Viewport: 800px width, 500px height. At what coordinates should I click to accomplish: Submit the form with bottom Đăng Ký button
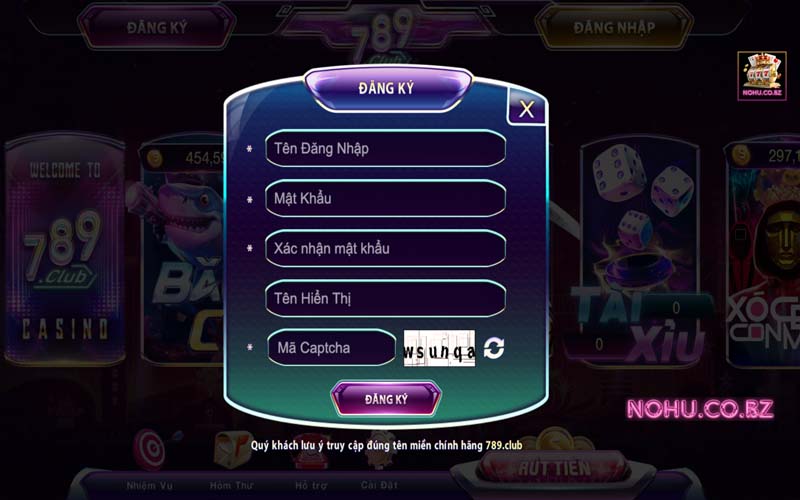[386, 399]
